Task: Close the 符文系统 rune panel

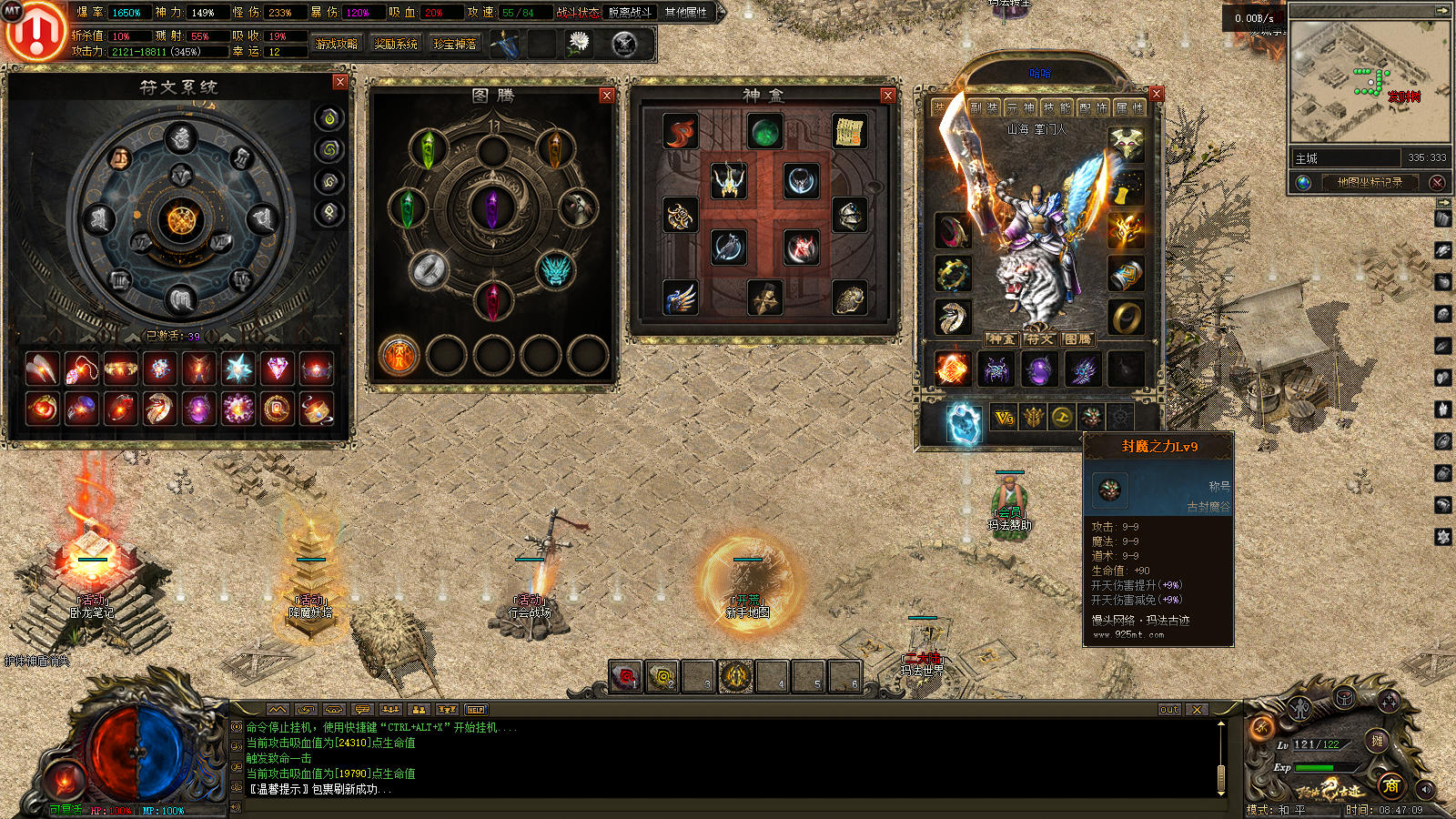Action: tap(339, 82)
